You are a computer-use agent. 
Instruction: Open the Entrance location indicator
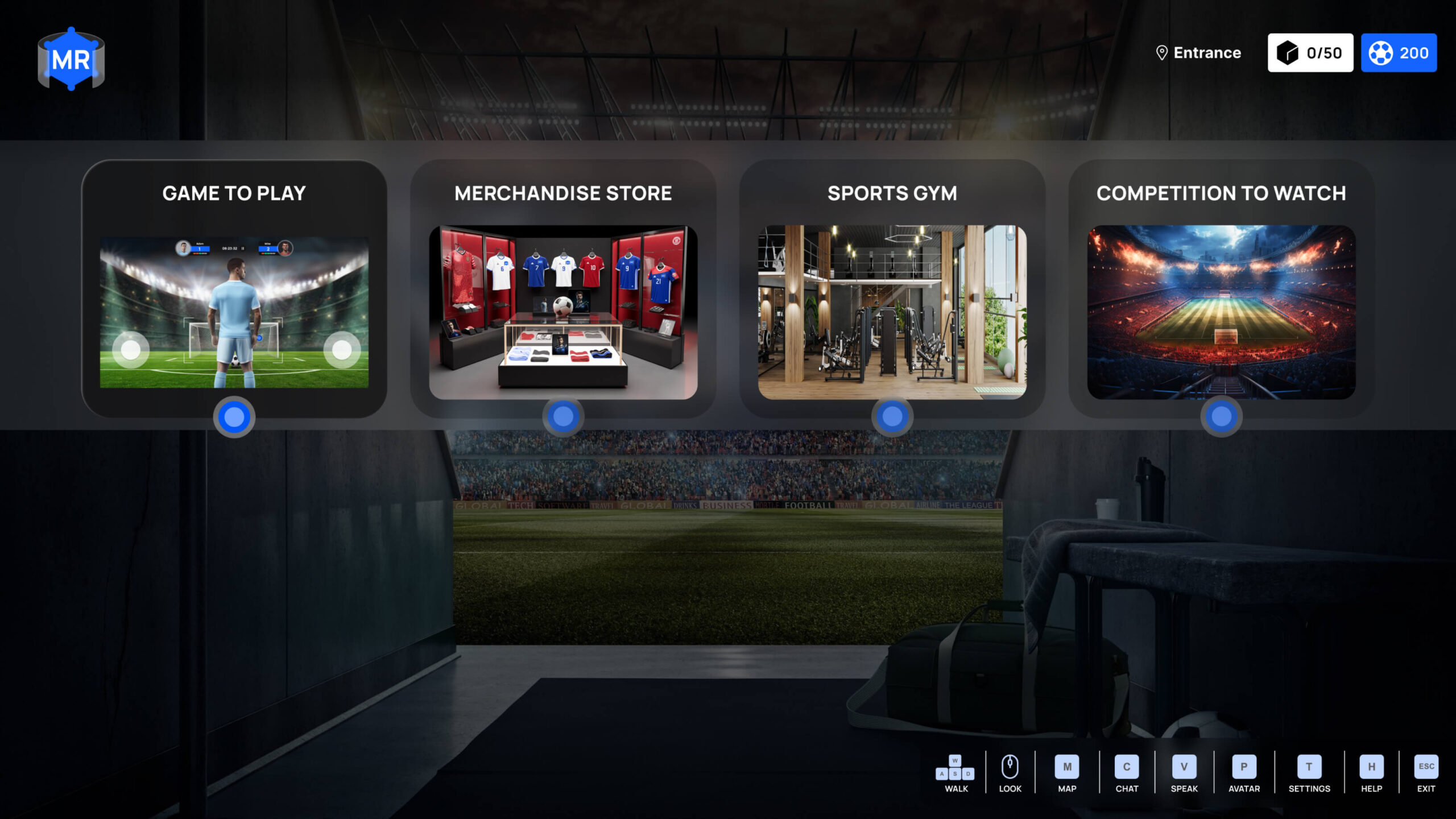(1199, 53)
